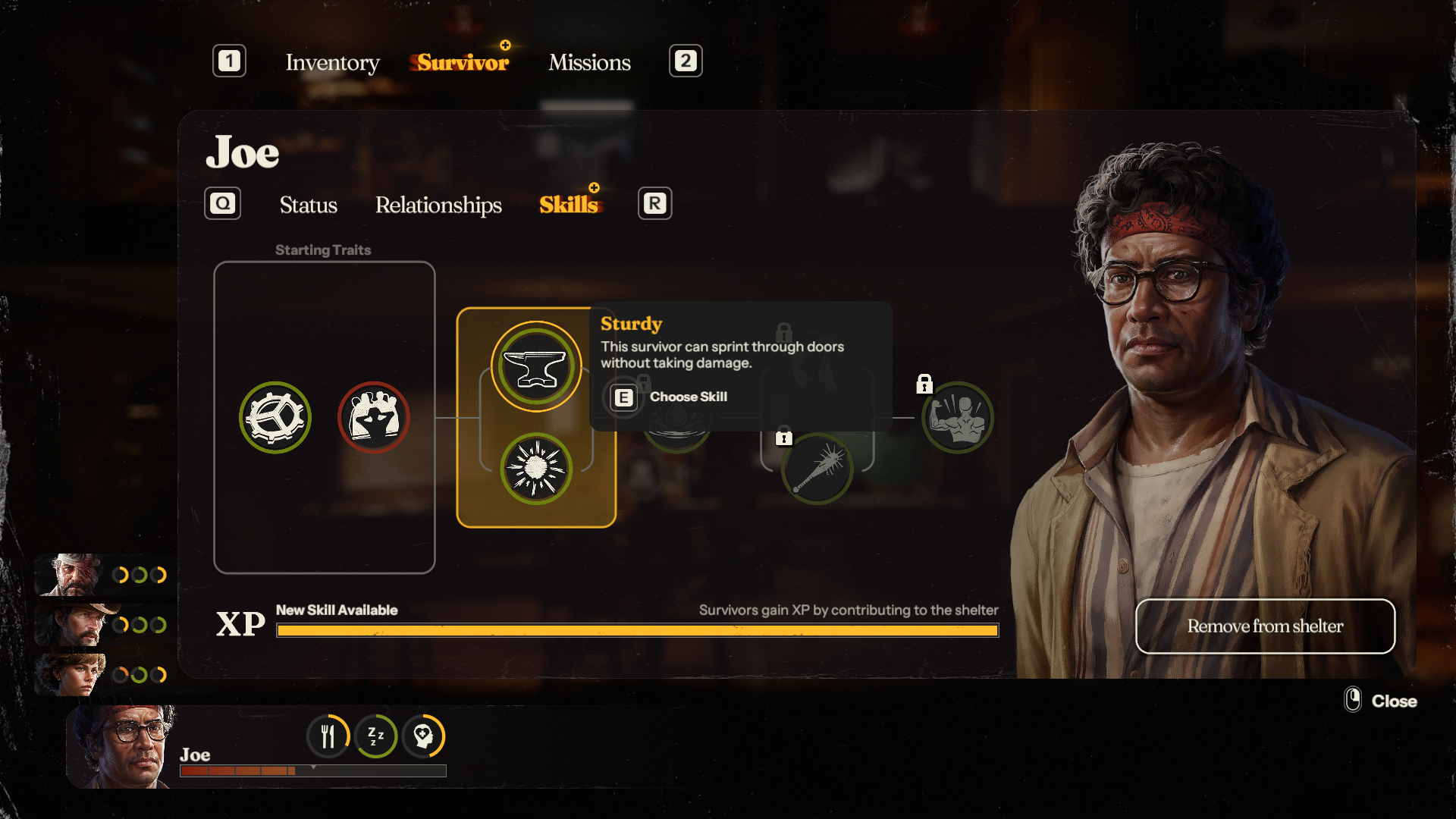Open the Inventory tab
Screen dimensions: 1456x819
[332, 62]
